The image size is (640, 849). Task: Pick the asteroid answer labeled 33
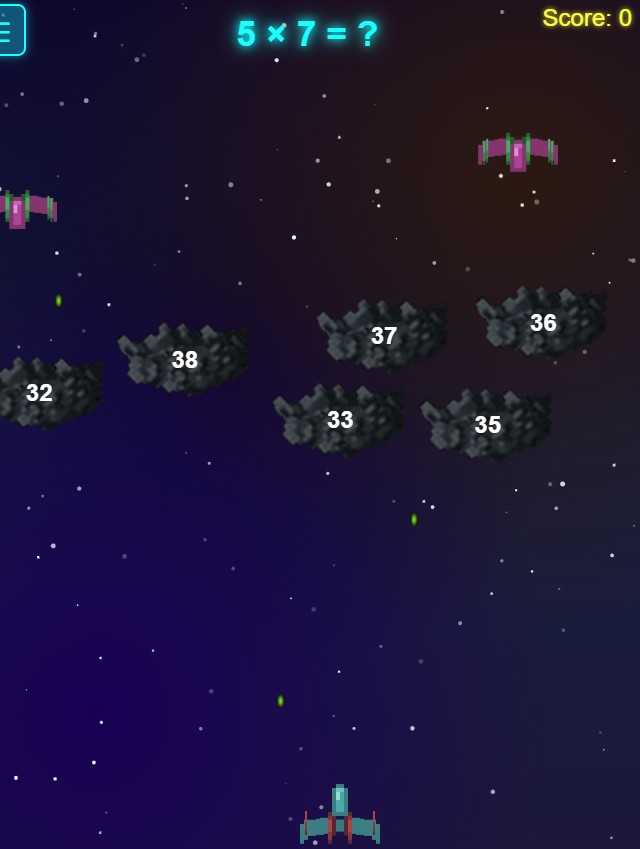coord(340,420)
